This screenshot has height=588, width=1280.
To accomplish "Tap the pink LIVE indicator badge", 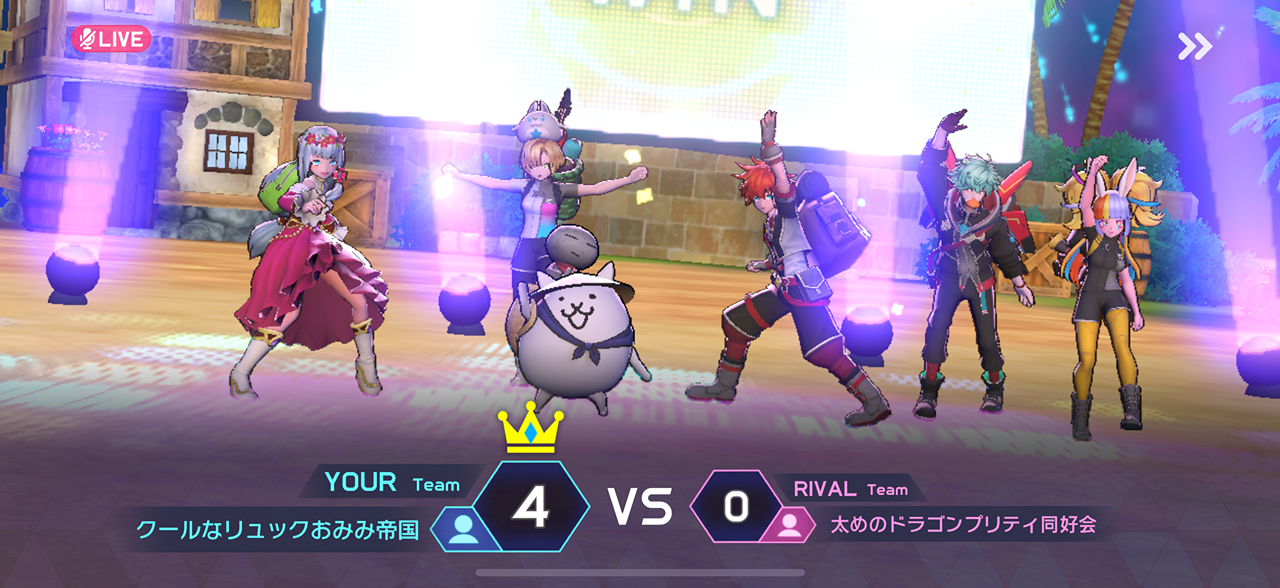I will point(111,39).
